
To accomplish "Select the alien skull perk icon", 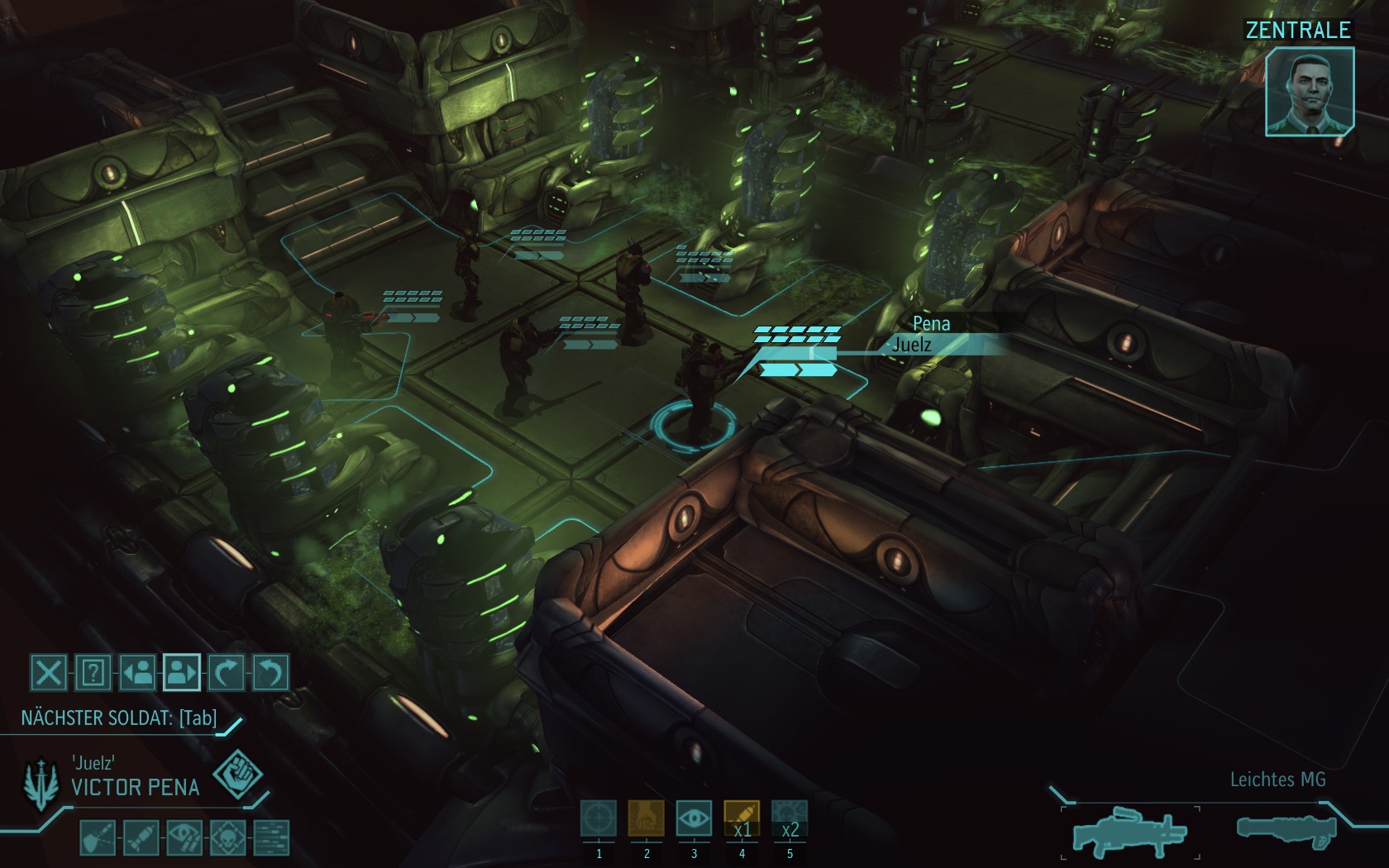I will 228,837.
